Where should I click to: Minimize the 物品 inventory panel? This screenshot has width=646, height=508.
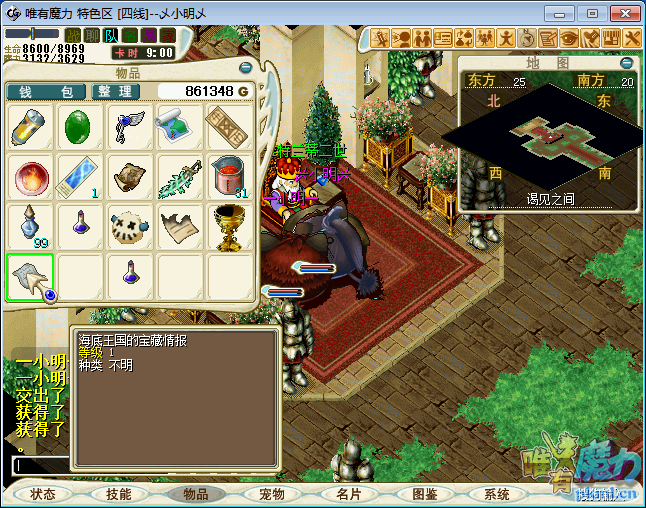[x=246, y=68]
